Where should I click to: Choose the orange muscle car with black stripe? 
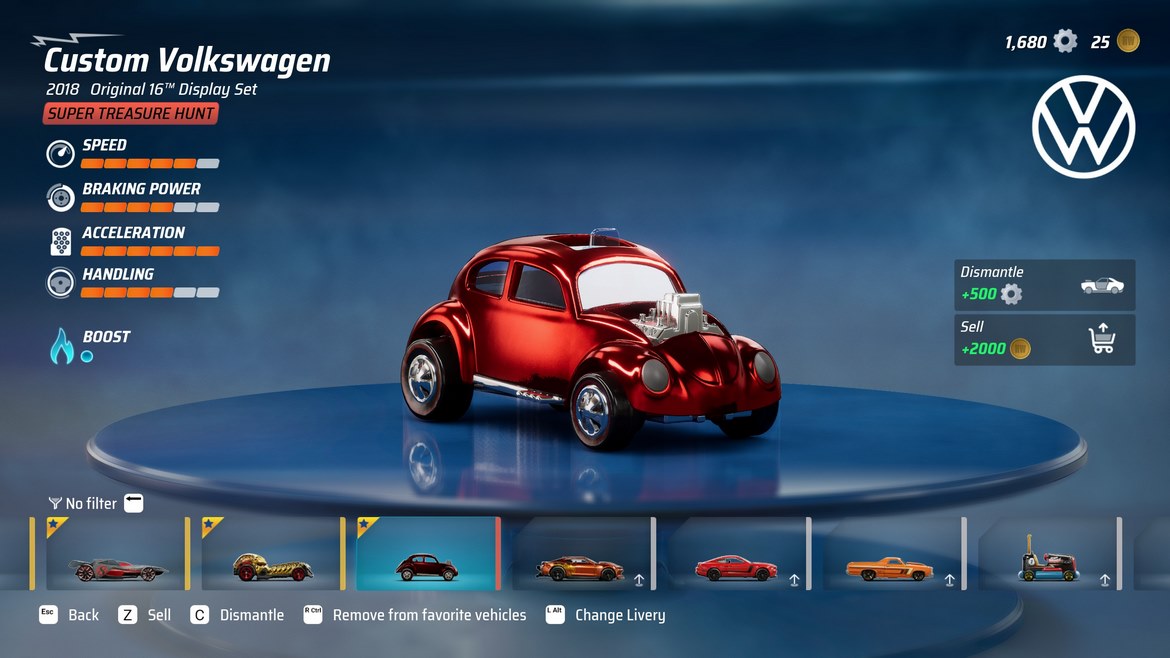pos(582,554)
